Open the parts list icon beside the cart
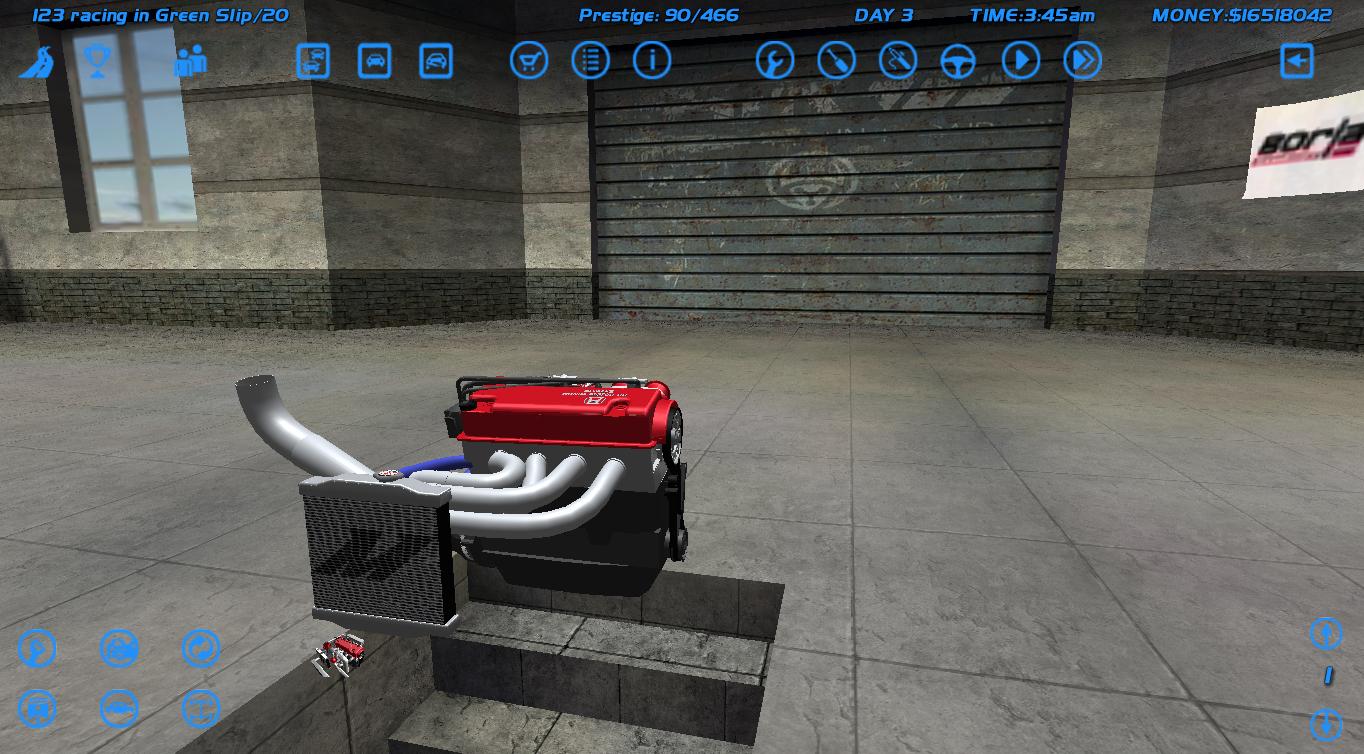Image resolution: width=1364 pixels, height=754 pixels. coord(591,60)
